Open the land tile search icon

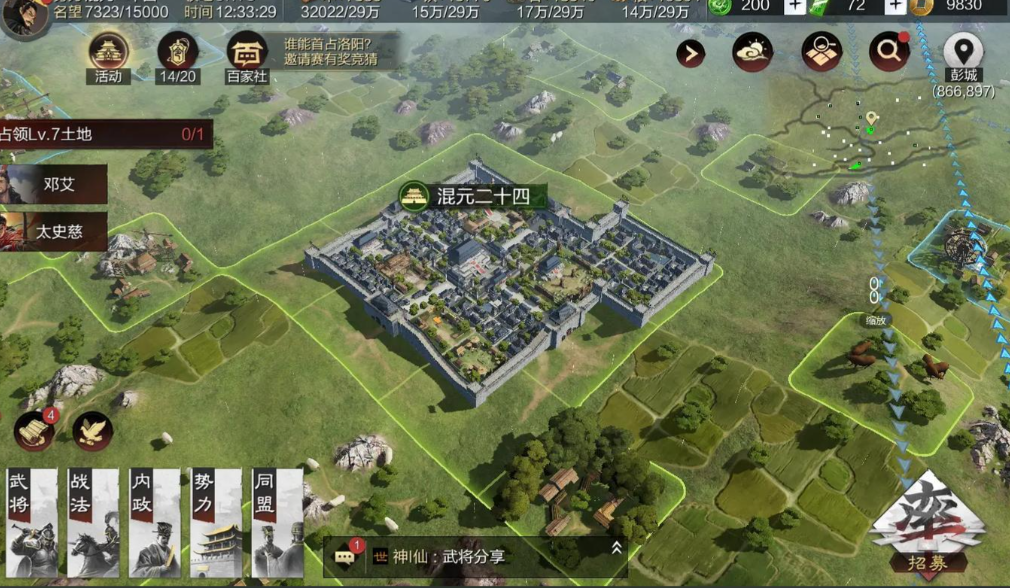click(821, 52)
